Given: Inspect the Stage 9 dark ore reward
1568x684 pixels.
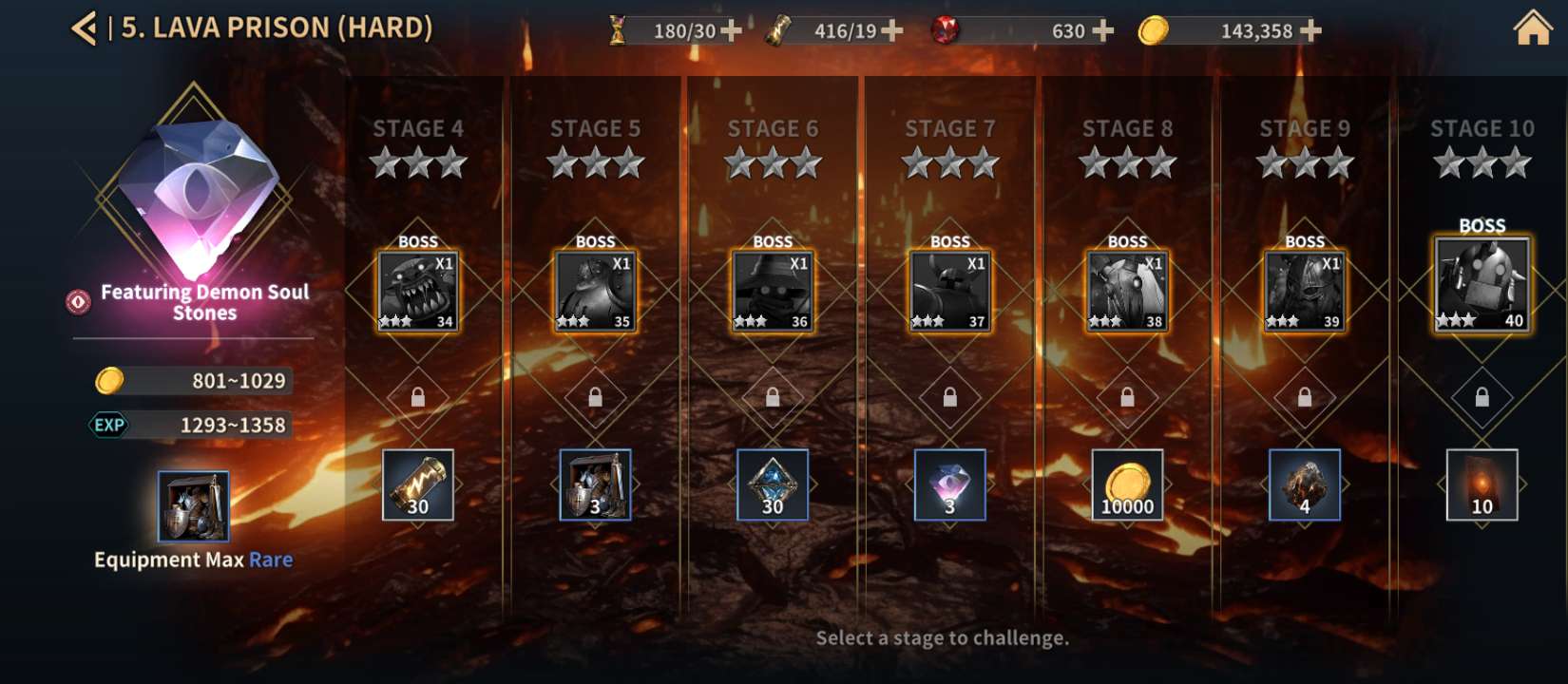Looking at the screenshot, I should pos(1305,484).
